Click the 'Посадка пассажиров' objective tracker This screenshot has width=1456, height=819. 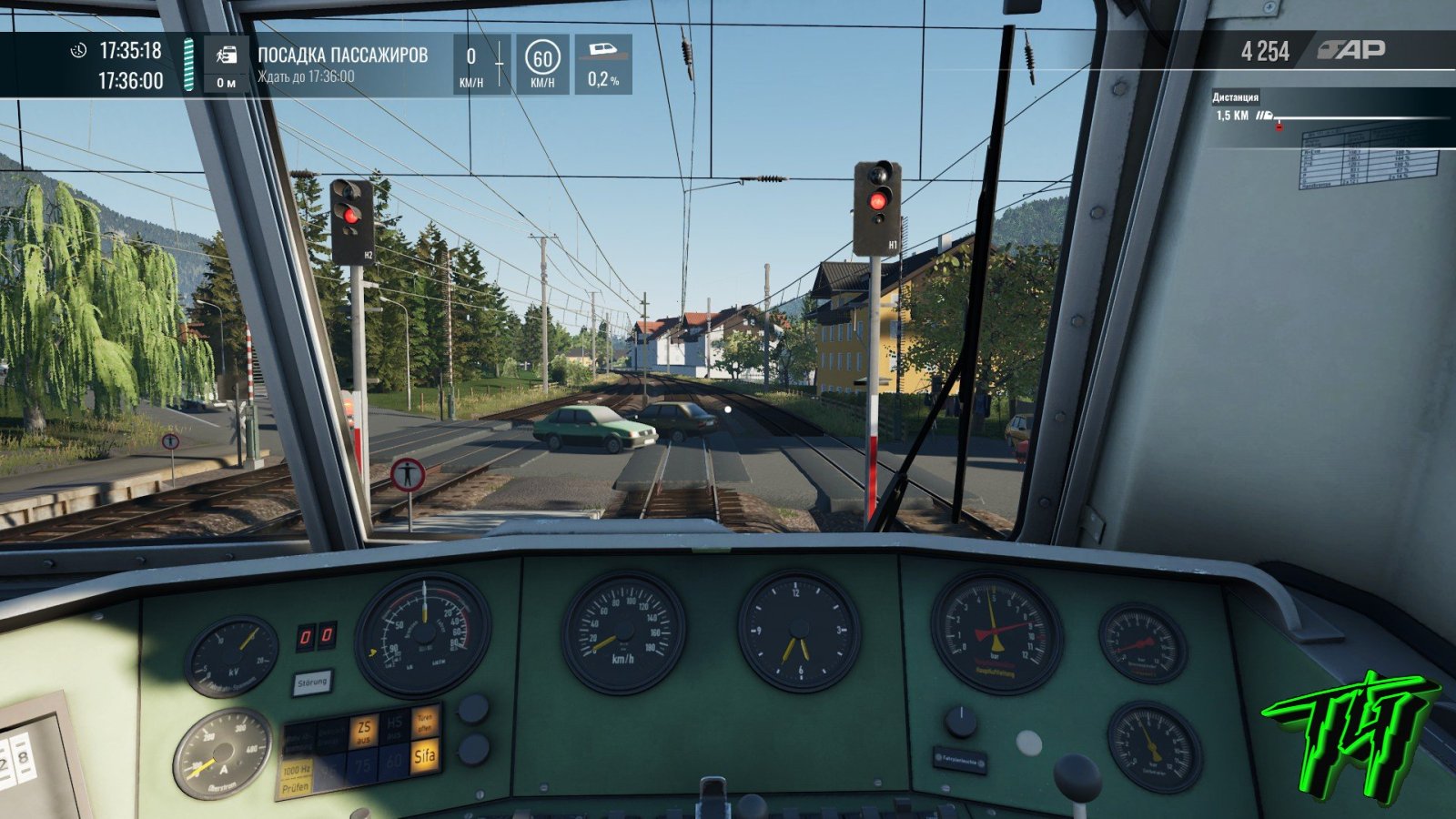tap(342, 64)
